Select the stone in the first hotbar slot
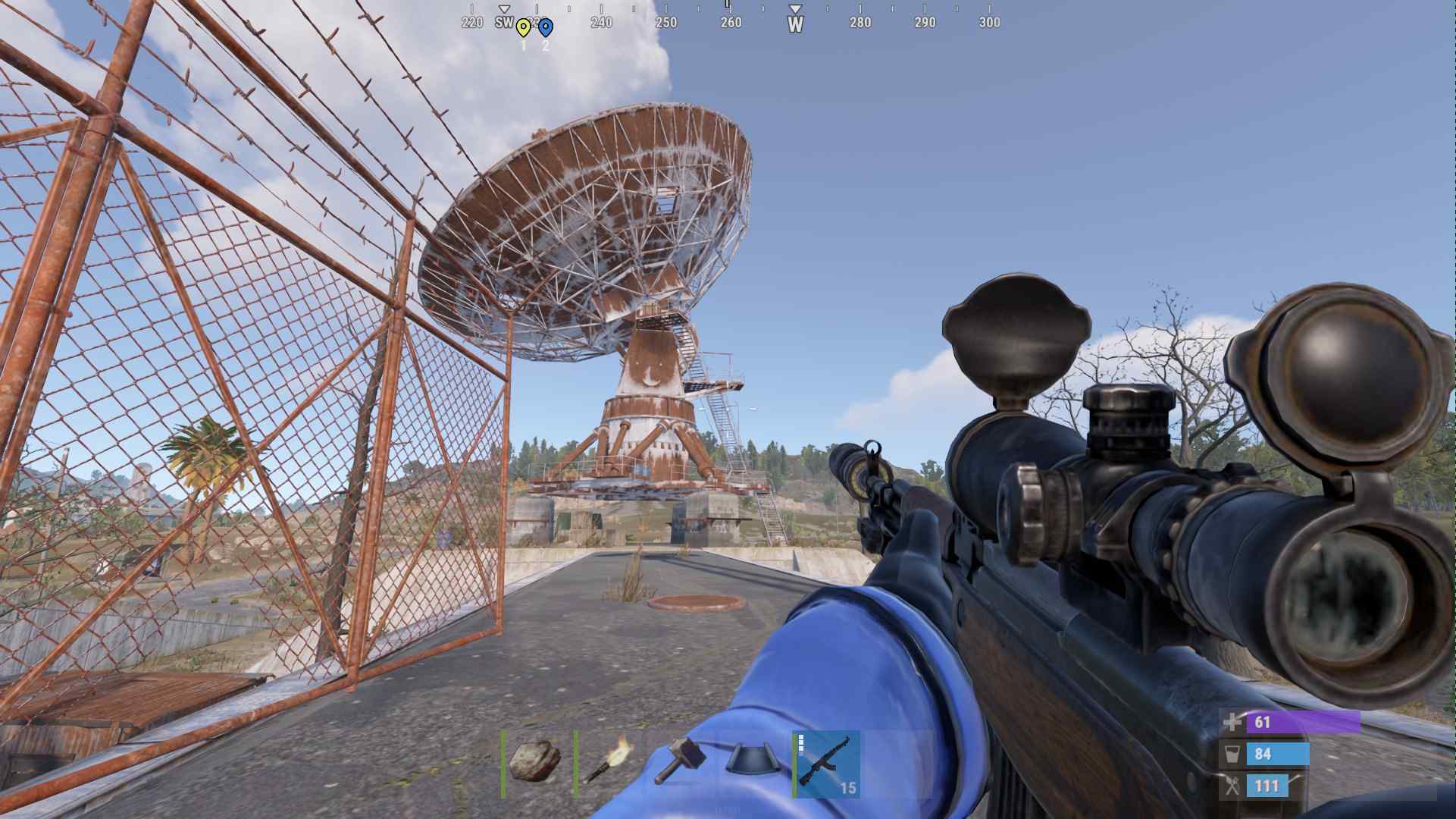Image resolution: width=1456 pixels, height=819 pixels. [x=534, y=763]
